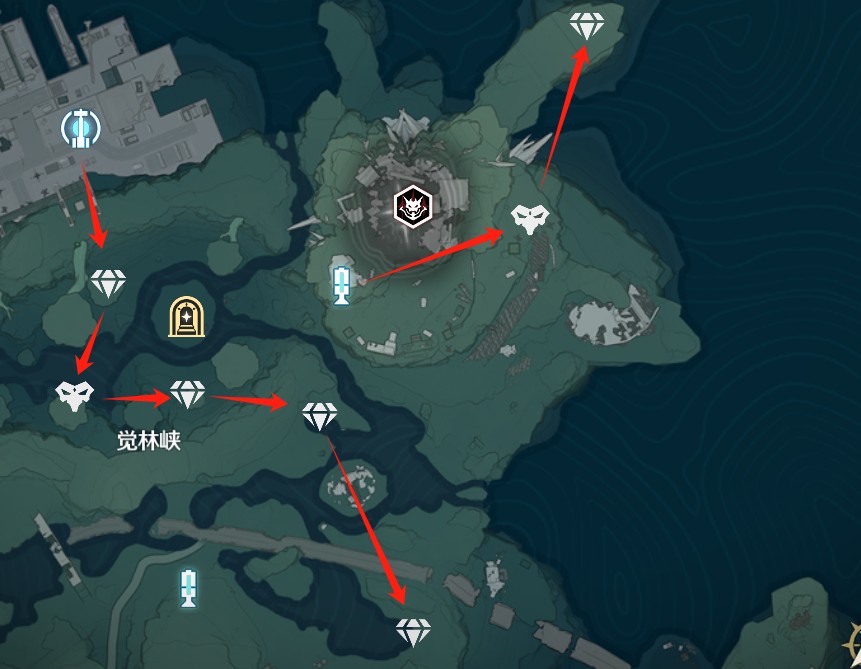Screen dimensions: 861x669
Task: Select the blue circular Resonance Nexus teleporter
Action: [80, 127]
